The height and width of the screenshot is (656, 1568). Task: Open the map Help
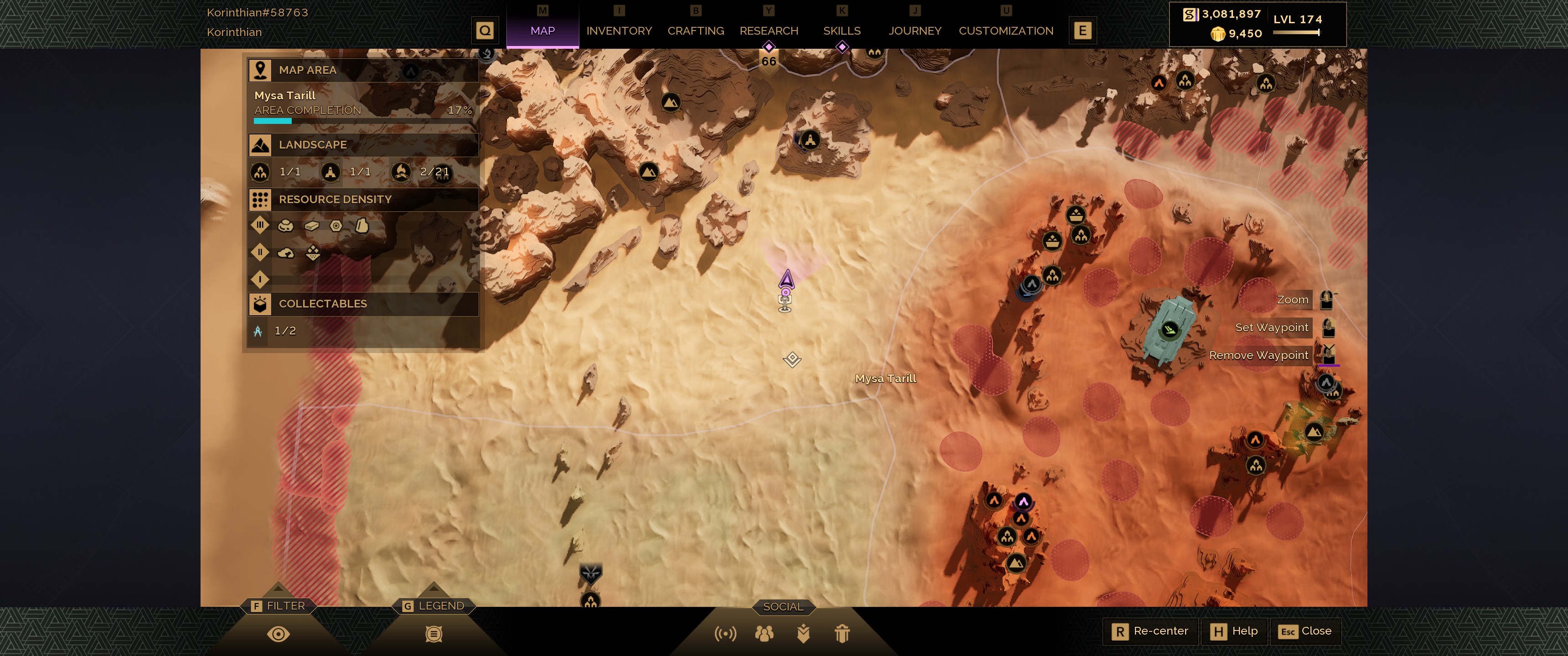coord(1234,631)
